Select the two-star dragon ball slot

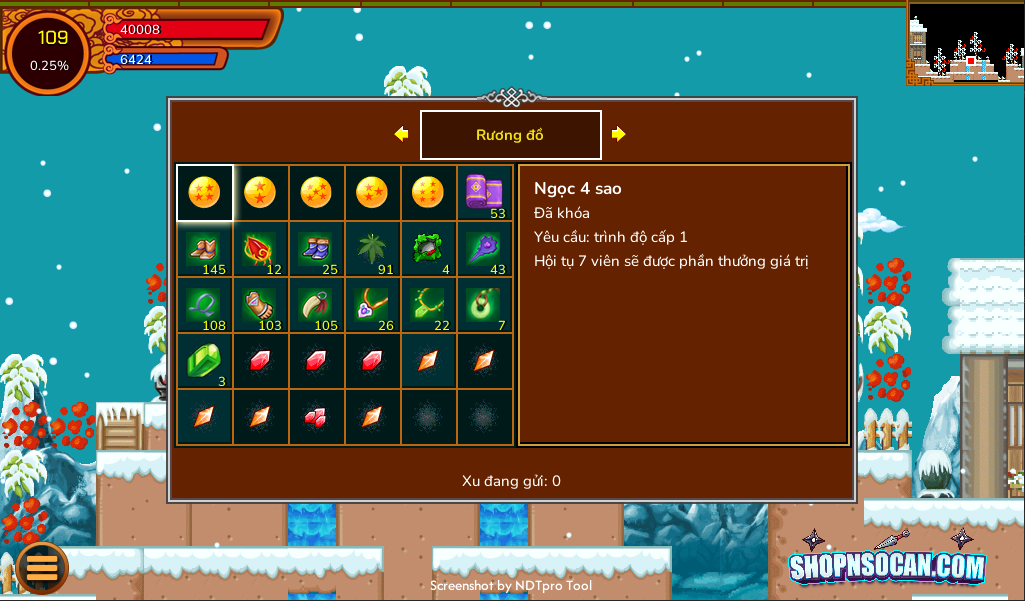[260, 192]
